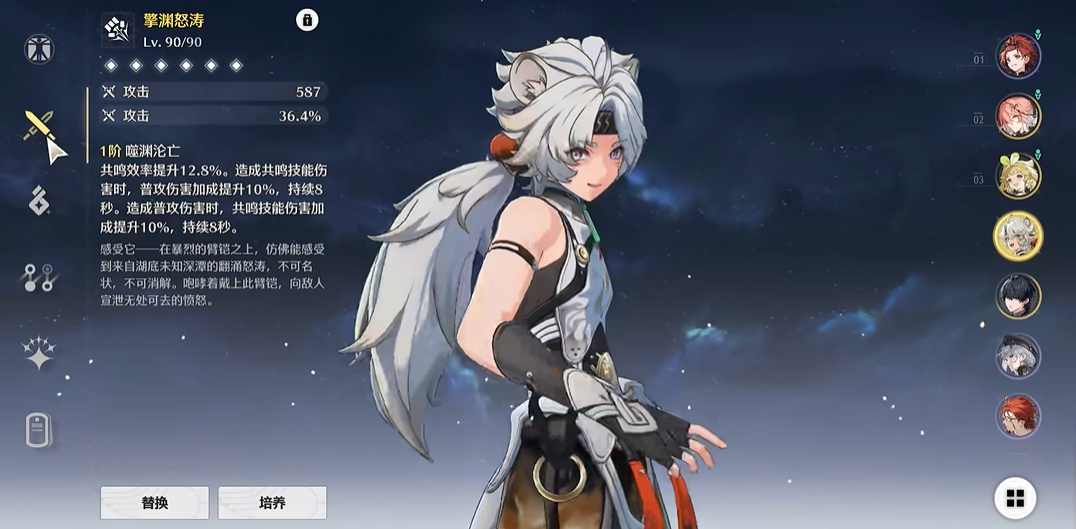Pick the grey-haired character wearing a cap

1018,356
